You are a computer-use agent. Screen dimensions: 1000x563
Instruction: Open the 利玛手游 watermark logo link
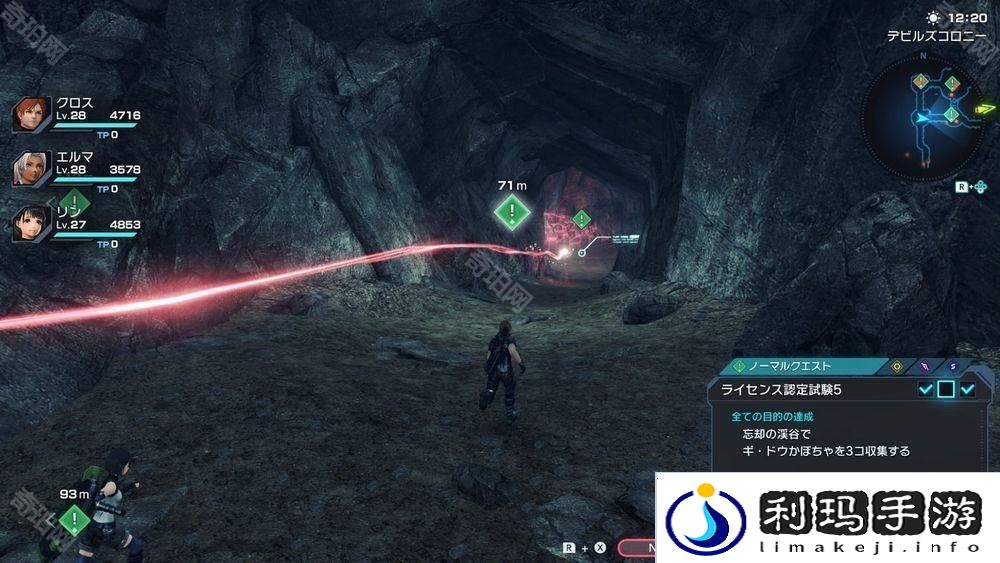pyautogui.click(x=828, y=518)
